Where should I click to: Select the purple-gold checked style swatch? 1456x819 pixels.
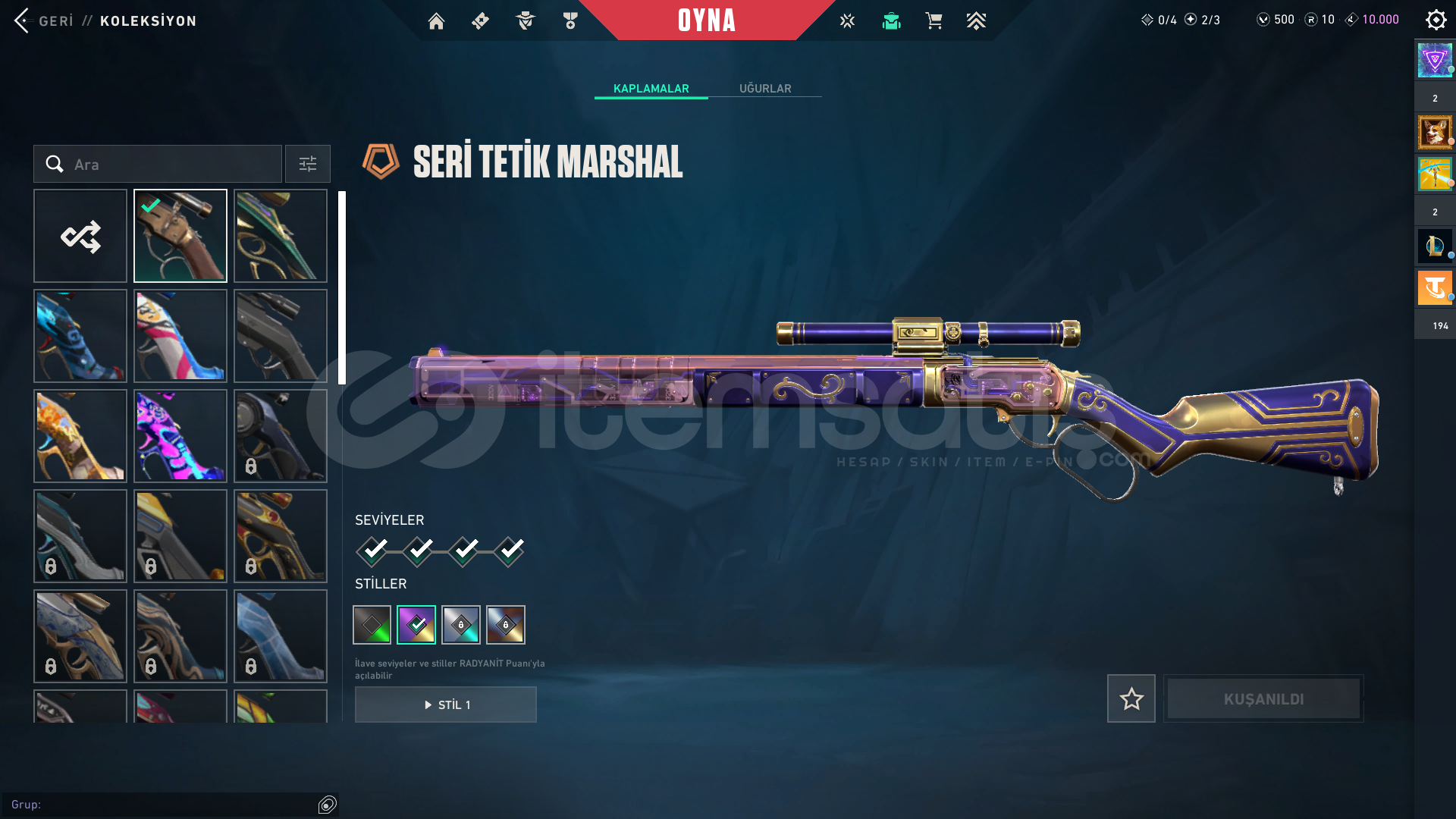[416, 625]
